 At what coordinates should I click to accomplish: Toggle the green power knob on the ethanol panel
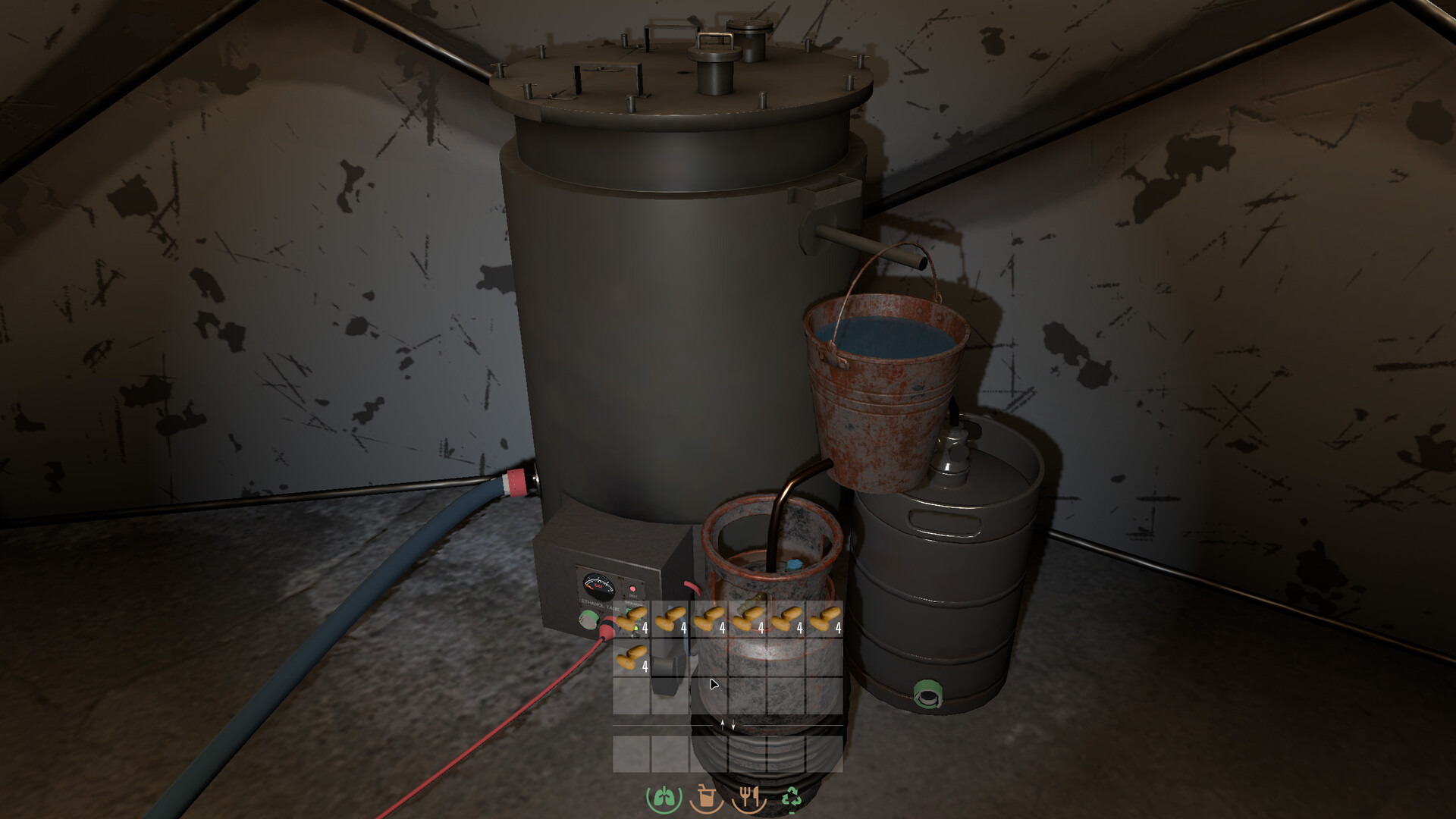[588, 620]
